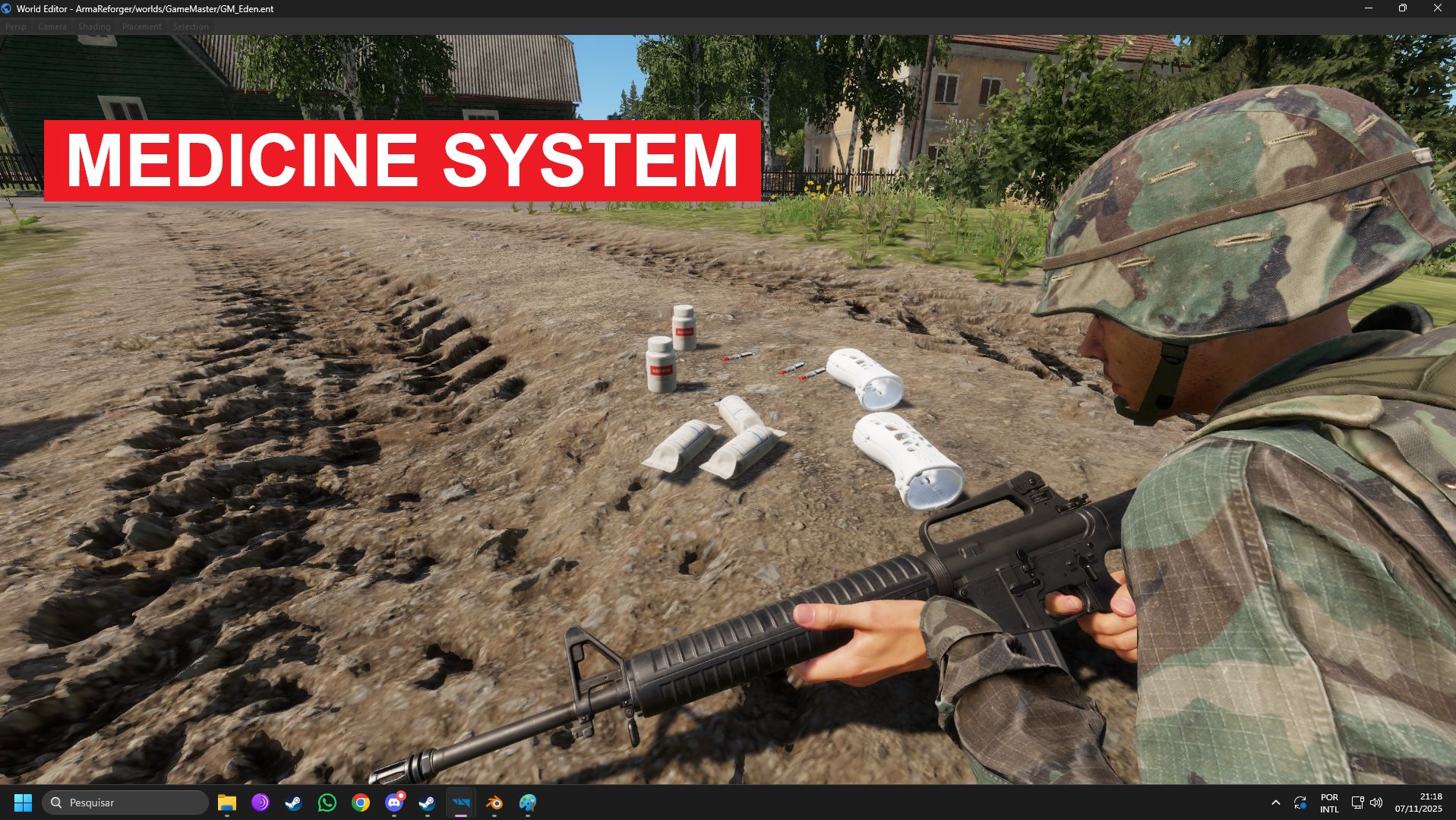Open Steam from the taskbar

(292, 803)
